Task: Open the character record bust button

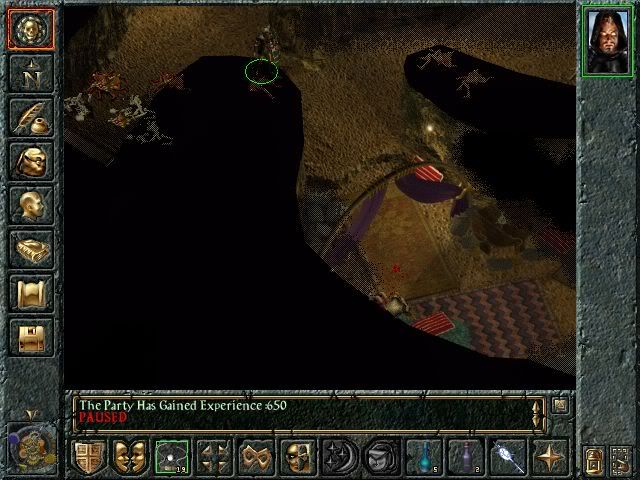Action: coord(31,205)
